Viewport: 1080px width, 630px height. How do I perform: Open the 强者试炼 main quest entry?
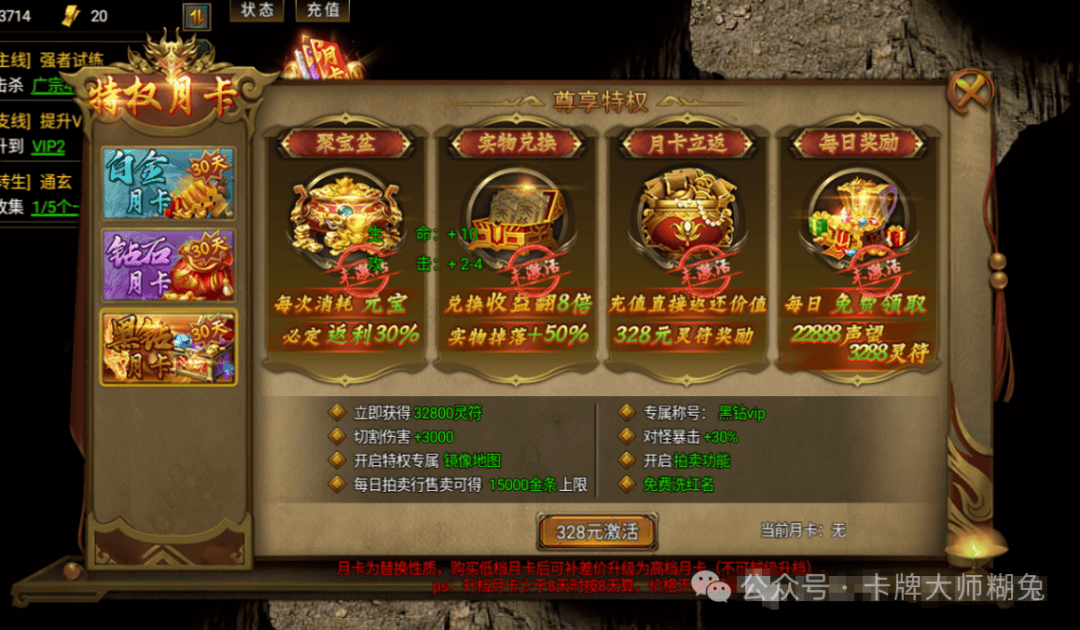[71, 59]
